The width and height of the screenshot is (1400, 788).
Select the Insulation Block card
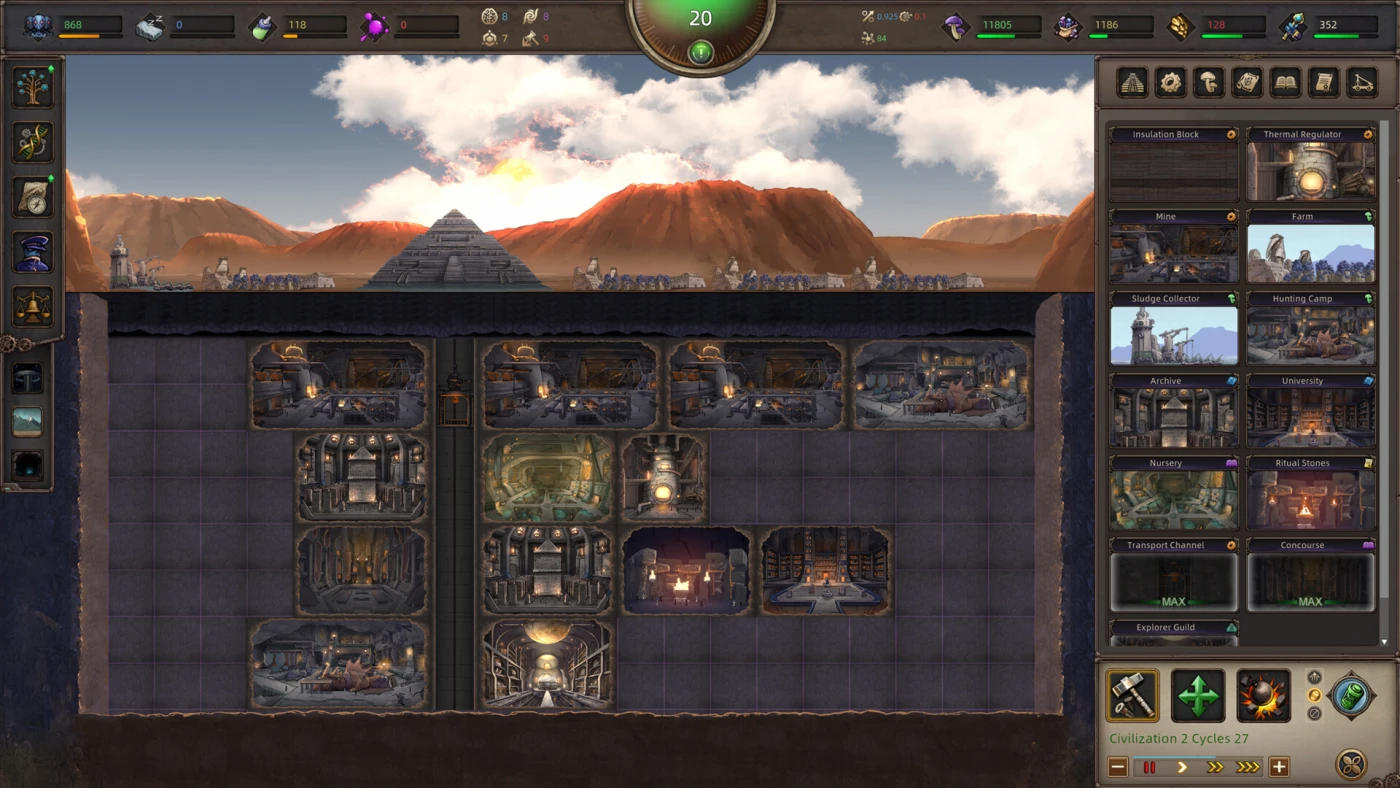click(x=1173, y=165)
